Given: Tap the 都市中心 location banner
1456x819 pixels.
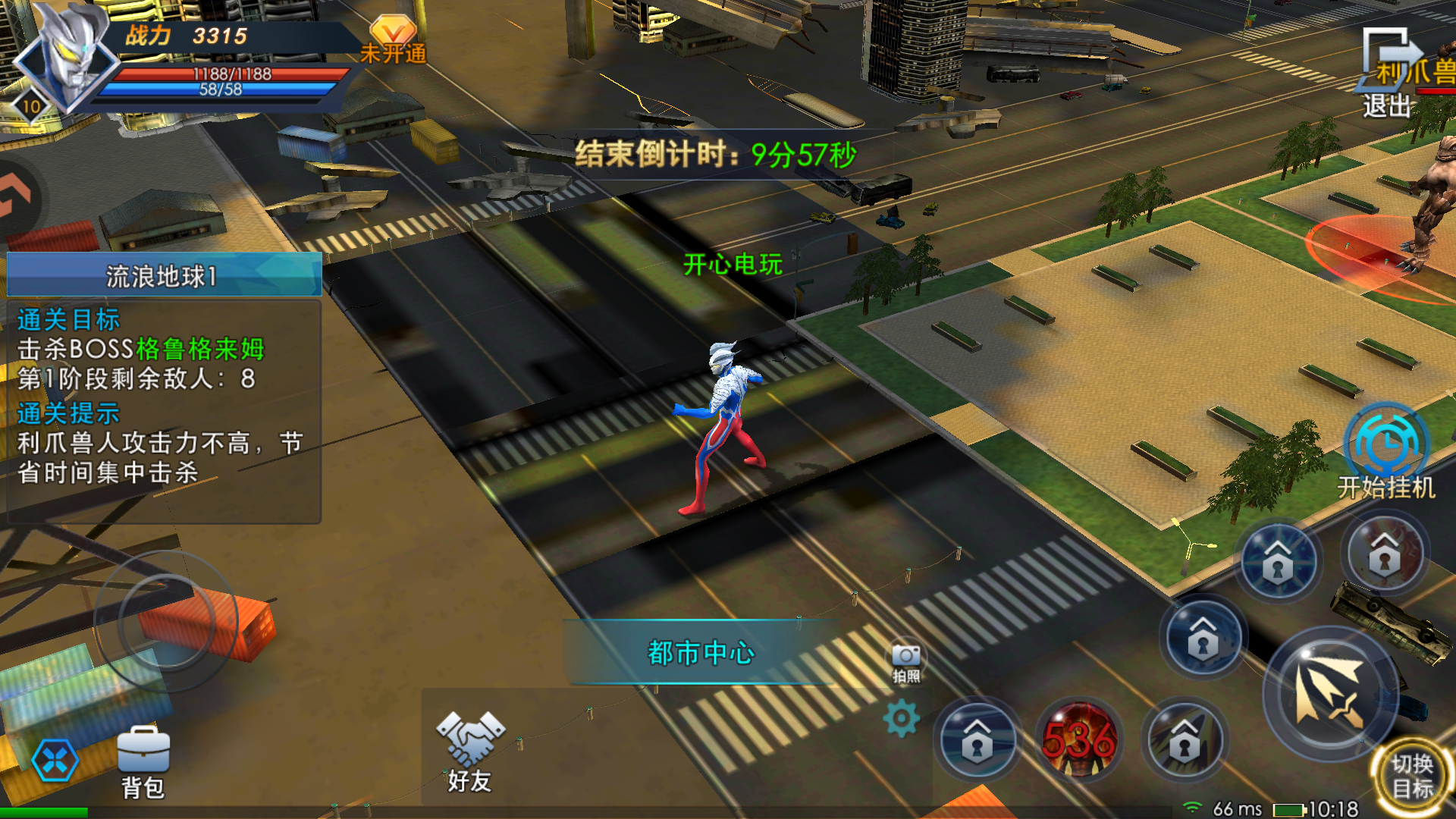Looking at the screenshot, I should (x=701, y=653).
